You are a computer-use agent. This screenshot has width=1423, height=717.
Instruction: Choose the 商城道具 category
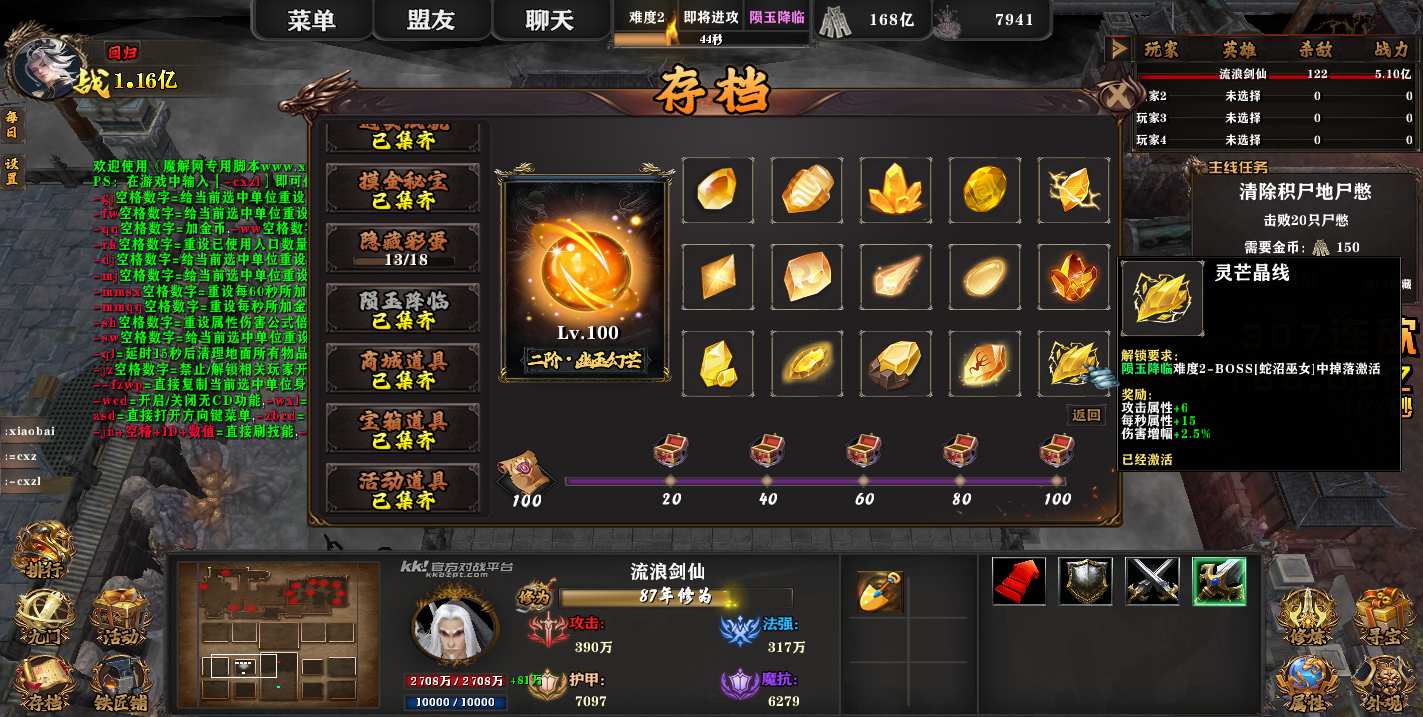pos(403,370)
